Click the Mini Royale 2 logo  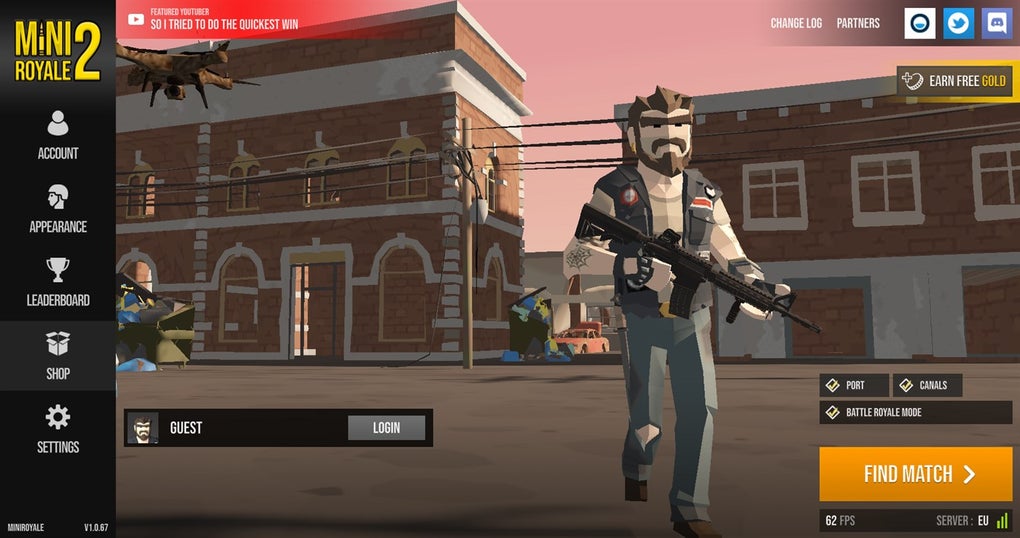[58, 51]
